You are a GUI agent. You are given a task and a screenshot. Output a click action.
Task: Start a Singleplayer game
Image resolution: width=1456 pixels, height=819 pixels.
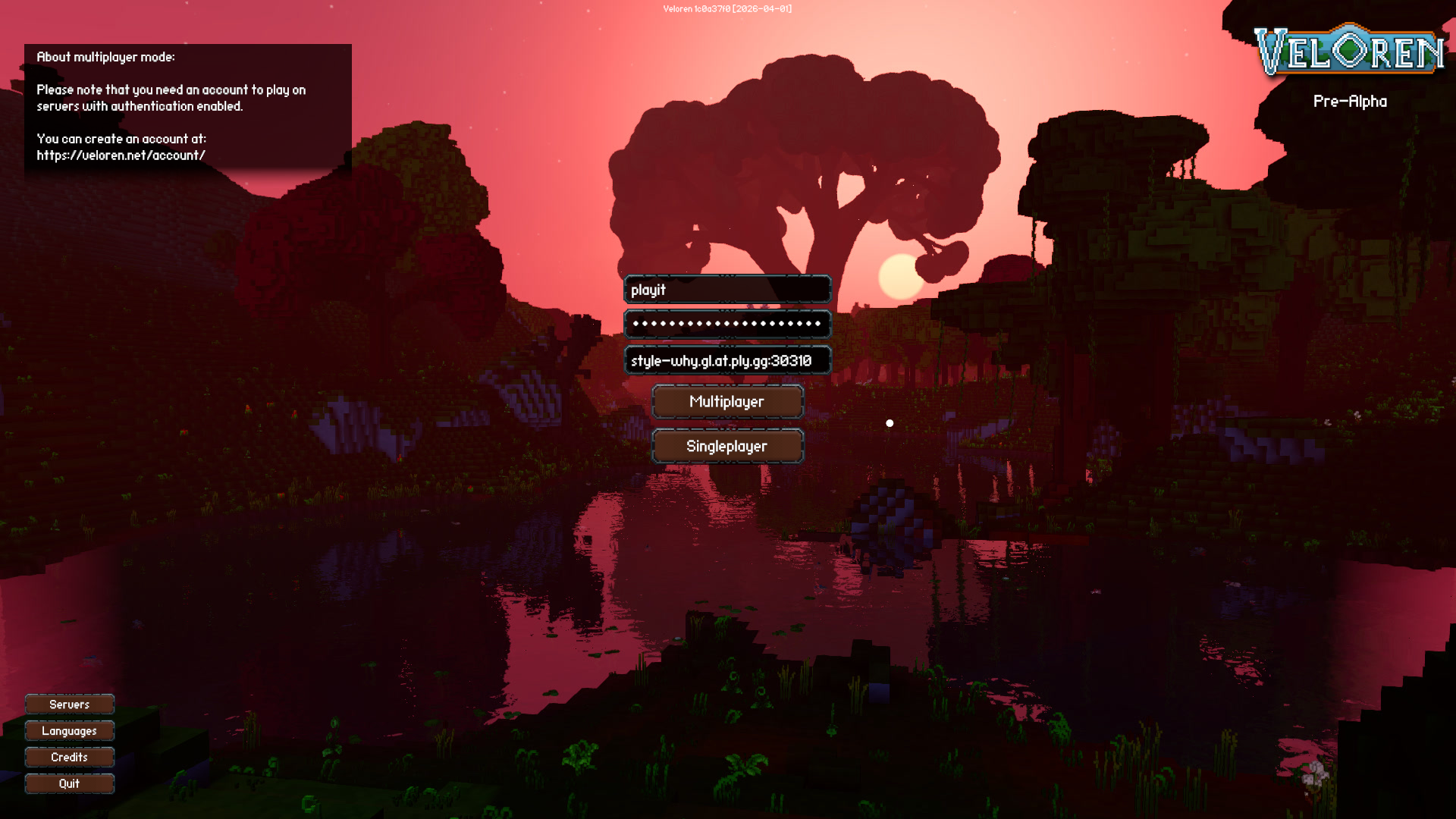(x=726, y=446)
